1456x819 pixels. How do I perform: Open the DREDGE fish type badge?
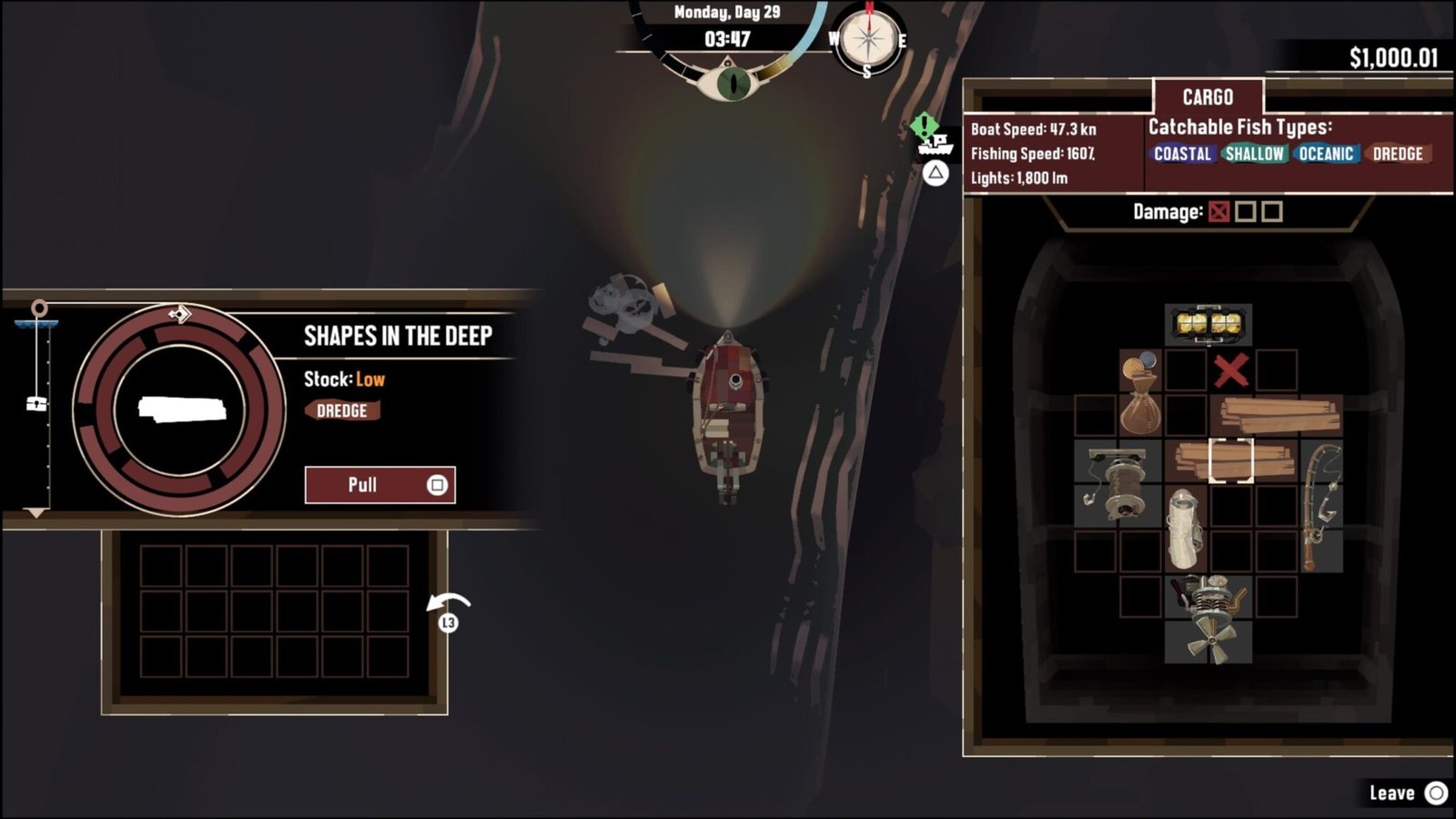[1398, 154]
